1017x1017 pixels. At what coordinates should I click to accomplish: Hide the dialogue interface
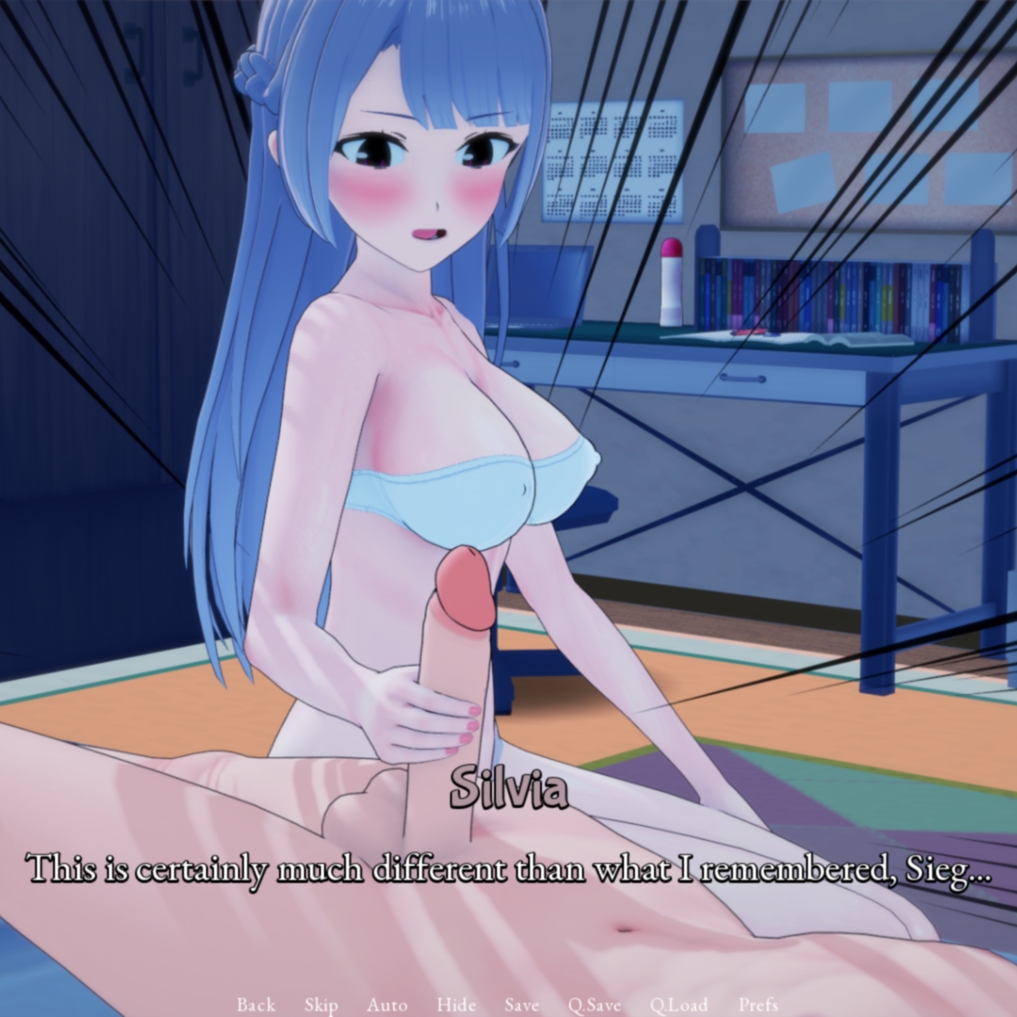[456, 1004]
